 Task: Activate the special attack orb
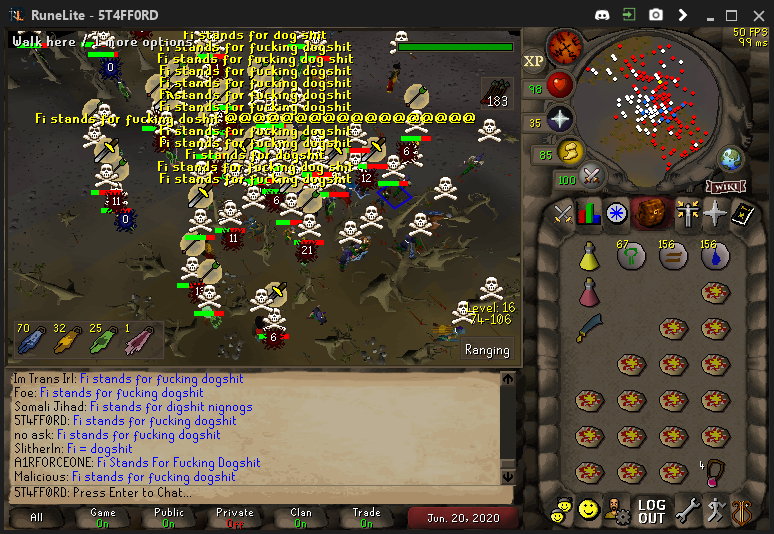click(593, 175)
